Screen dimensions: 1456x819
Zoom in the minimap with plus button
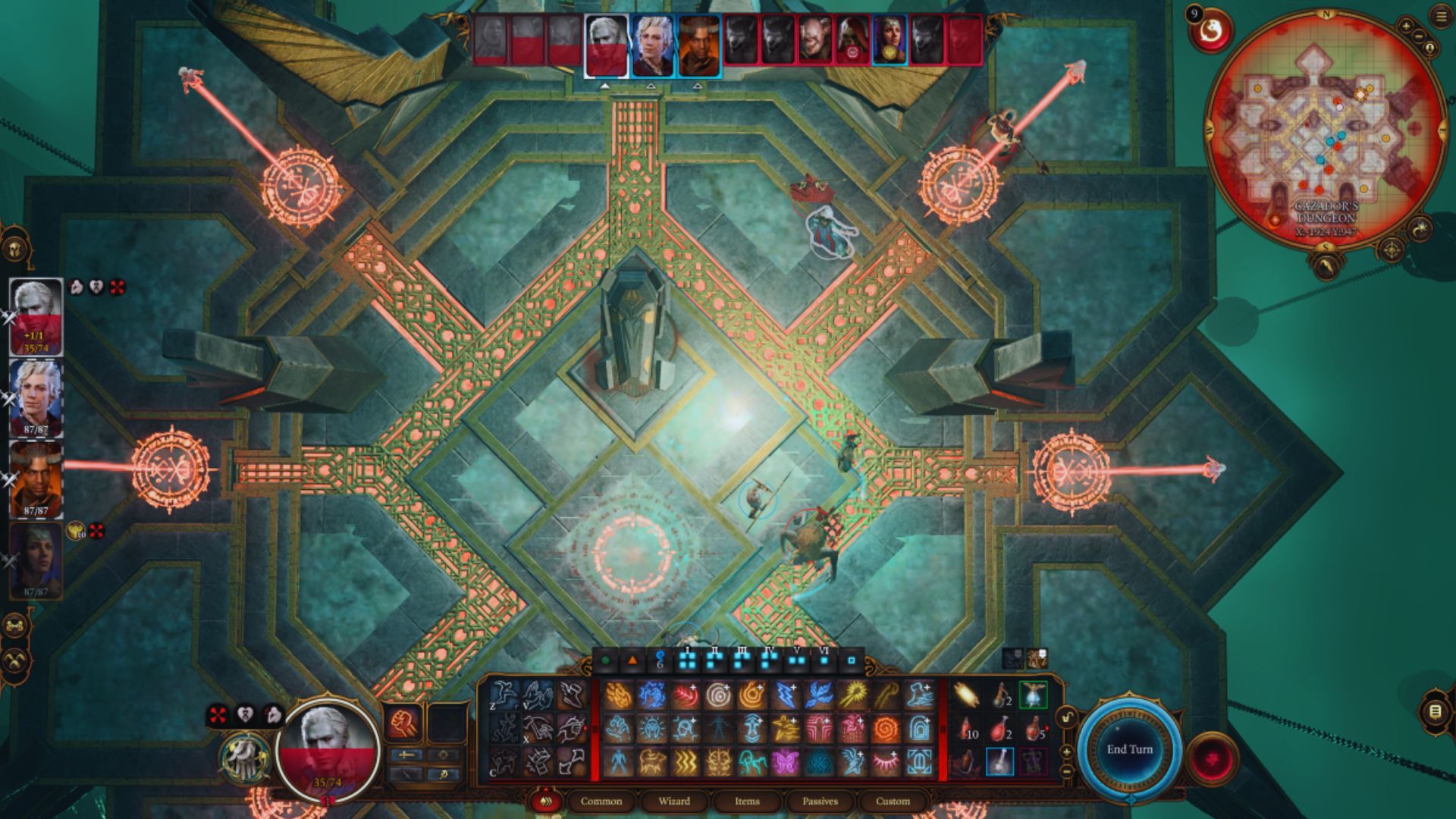point(1405,27)
